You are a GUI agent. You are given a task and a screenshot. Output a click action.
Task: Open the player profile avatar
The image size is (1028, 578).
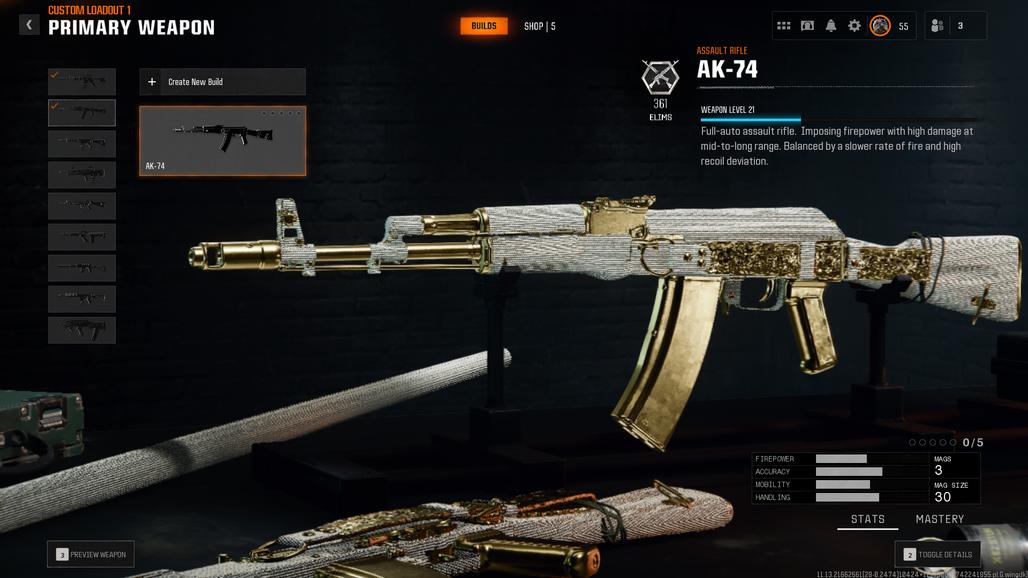pyautogui.click(x=880, y=26)
